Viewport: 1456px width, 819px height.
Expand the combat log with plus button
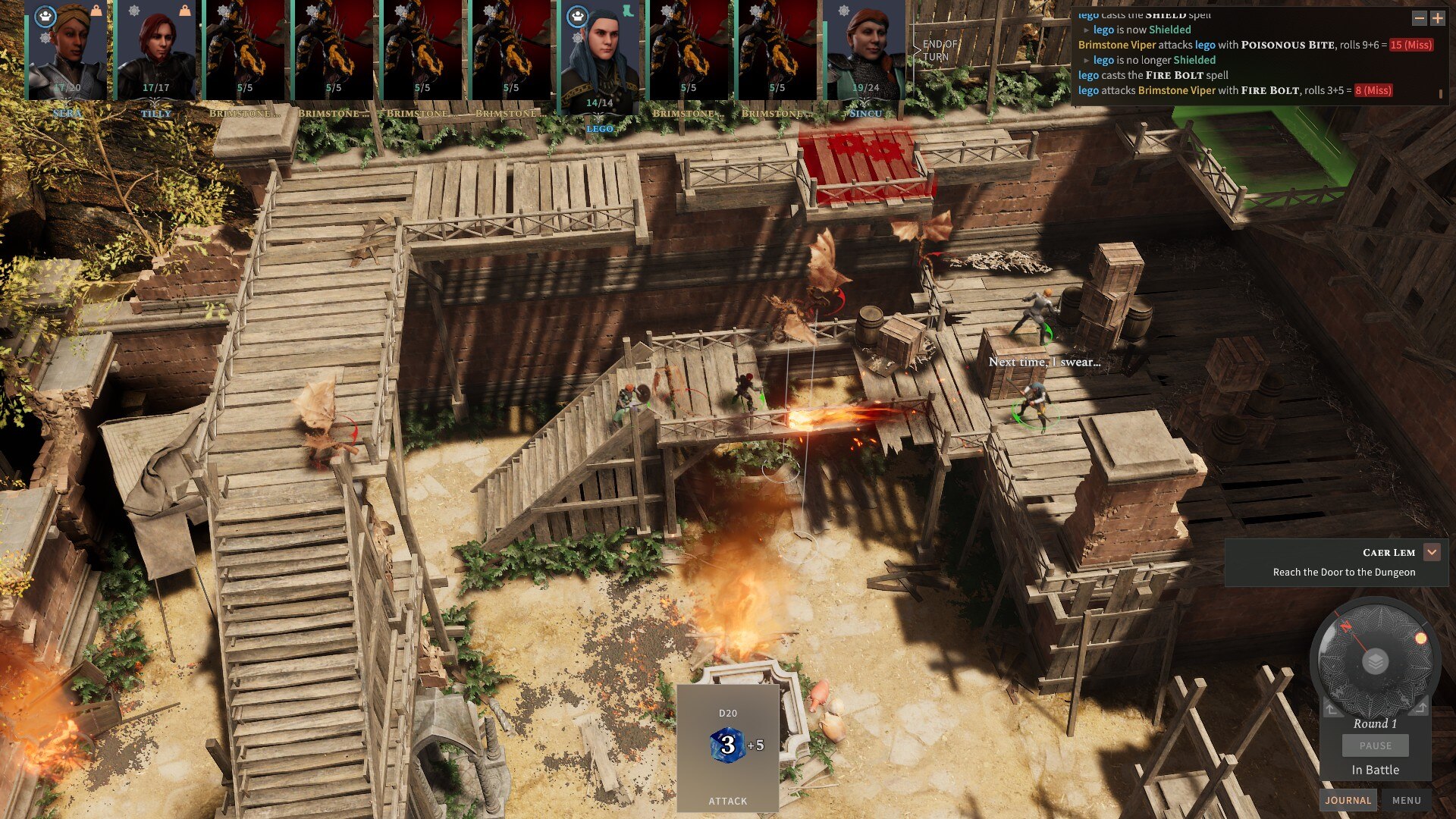coord(1437,17)
